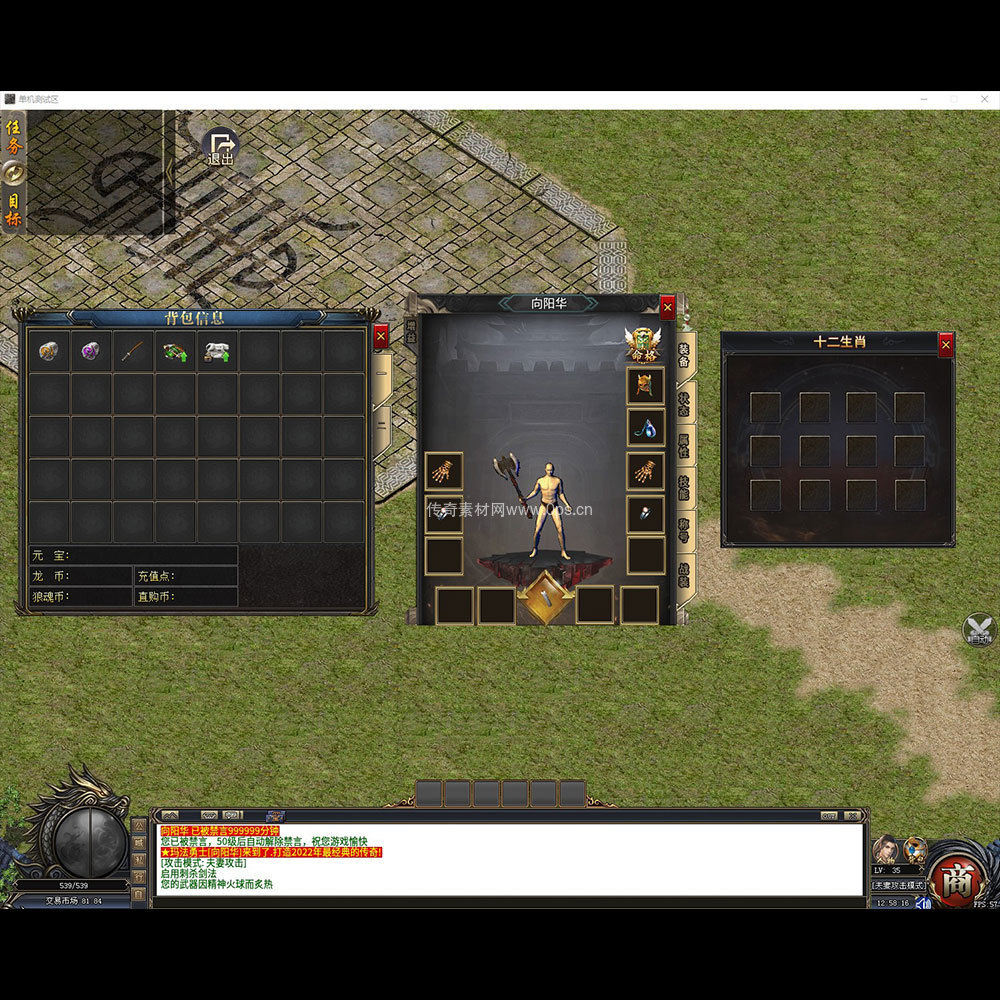
Task: Open the 任务 quest tab
Action: 13,137
